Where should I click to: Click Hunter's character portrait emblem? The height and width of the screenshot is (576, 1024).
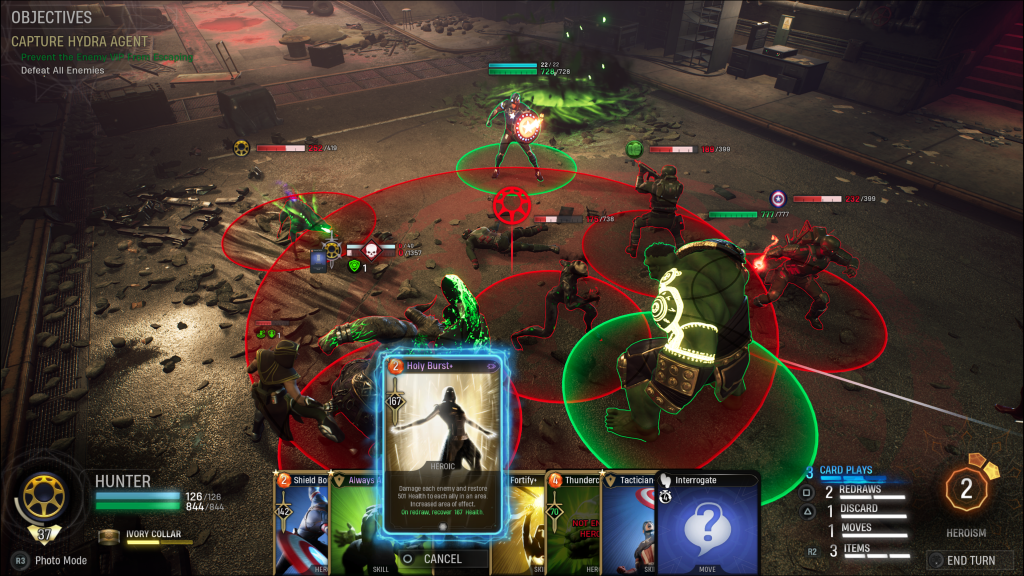tap(43, 497)
